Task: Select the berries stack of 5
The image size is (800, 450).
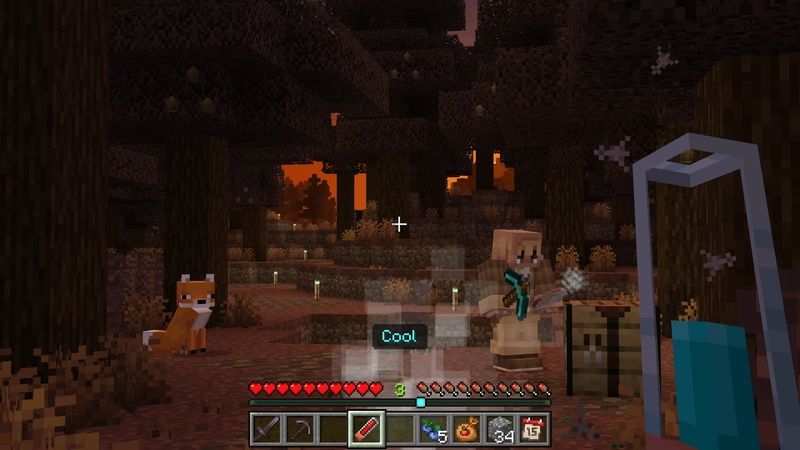Action: click(x=433, y=430)
